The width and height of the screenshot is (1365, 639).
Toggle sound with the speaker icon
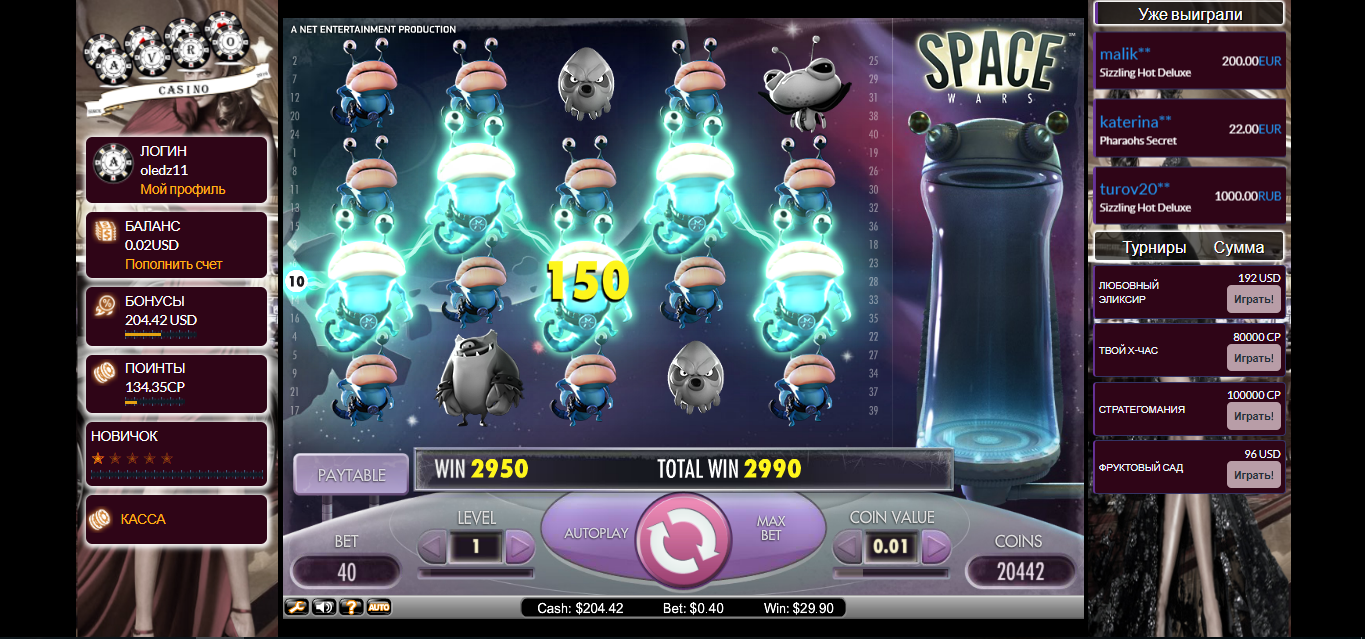coord(324,606)
